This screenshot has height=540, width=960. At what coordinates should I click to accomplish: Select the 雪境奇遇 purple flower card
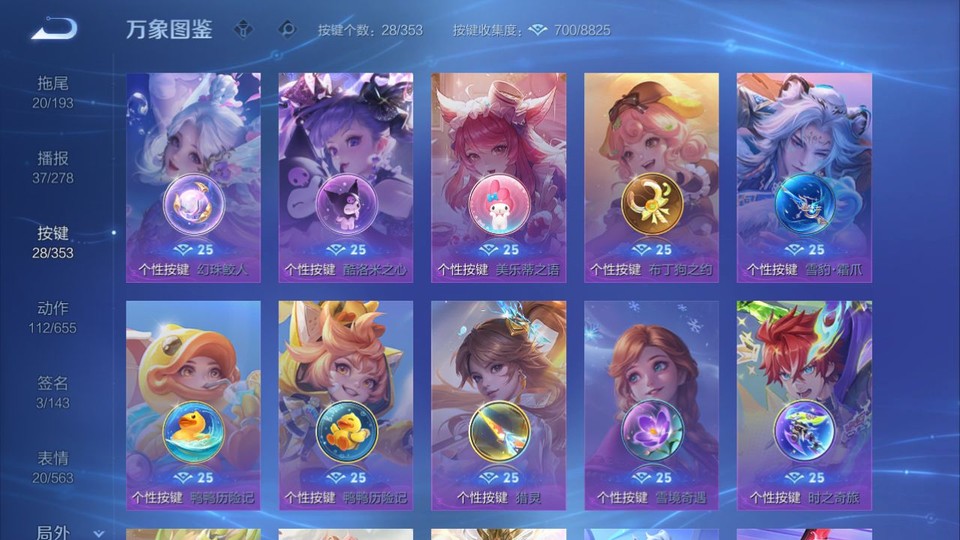(651, 405)
